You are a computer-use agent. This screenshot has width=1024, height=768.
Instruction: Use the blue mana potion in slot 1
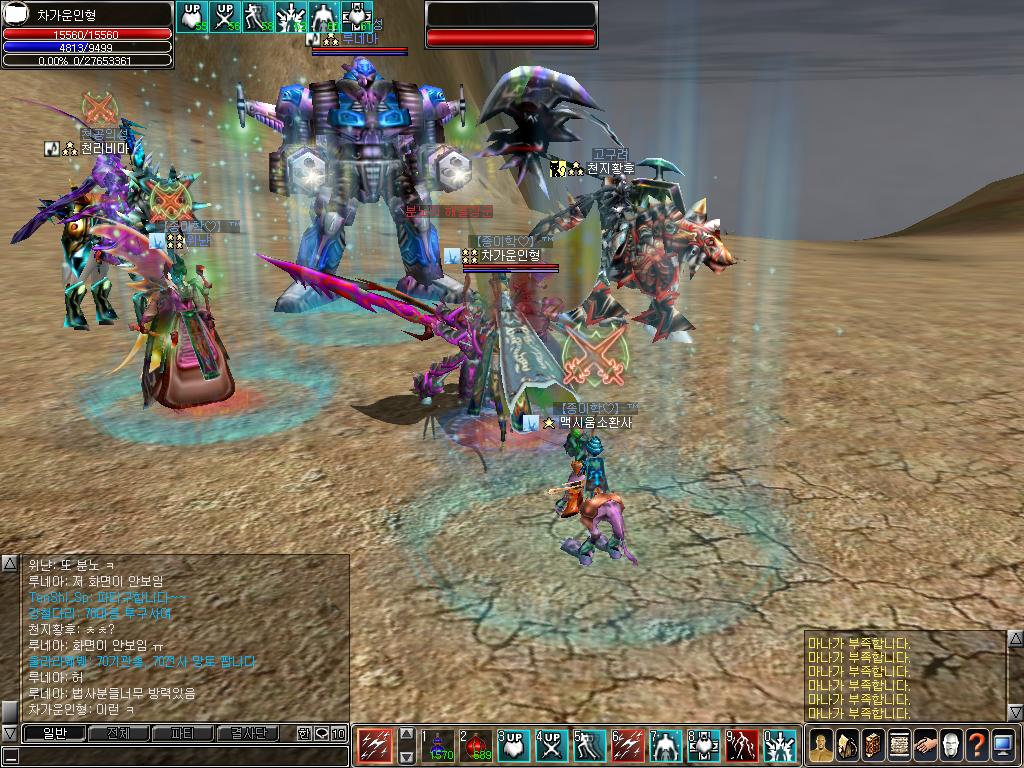pos(438,746)
